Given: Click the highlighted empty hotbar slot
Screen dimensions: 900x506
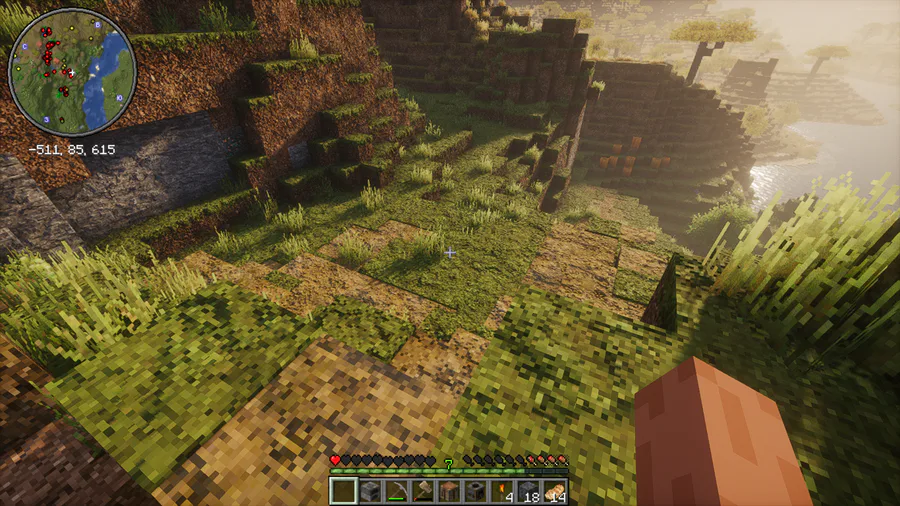Looking at the screenshot, I should [344, 490].
